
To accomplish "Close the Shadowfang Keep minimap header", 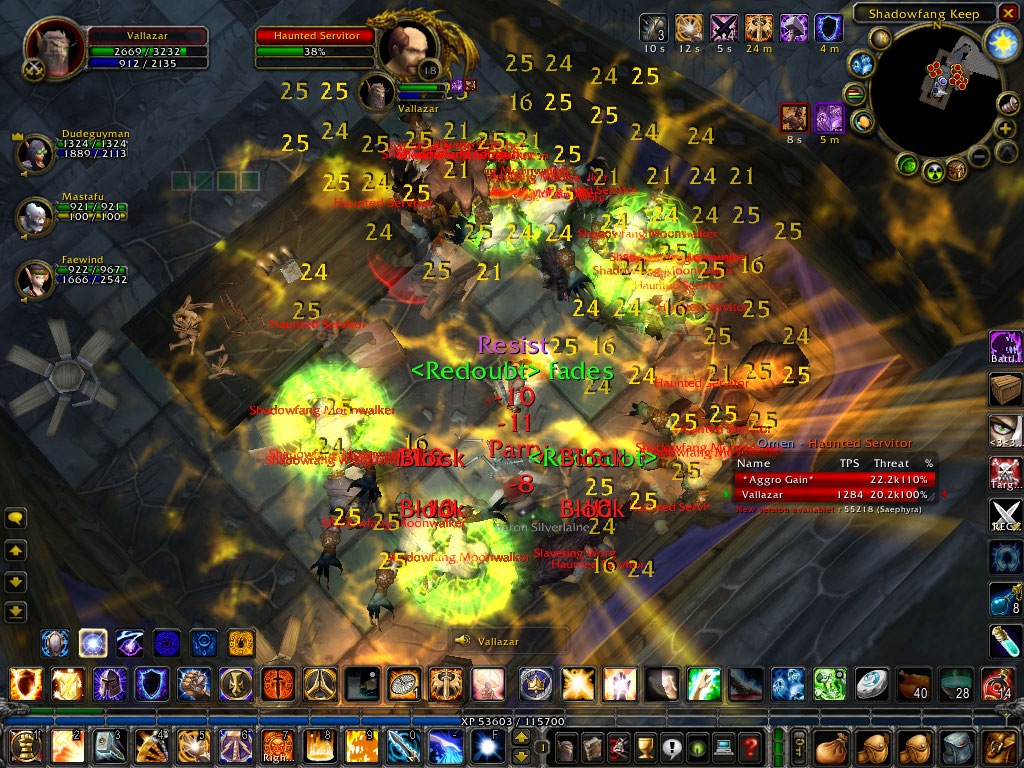I will click(1008, 13).
